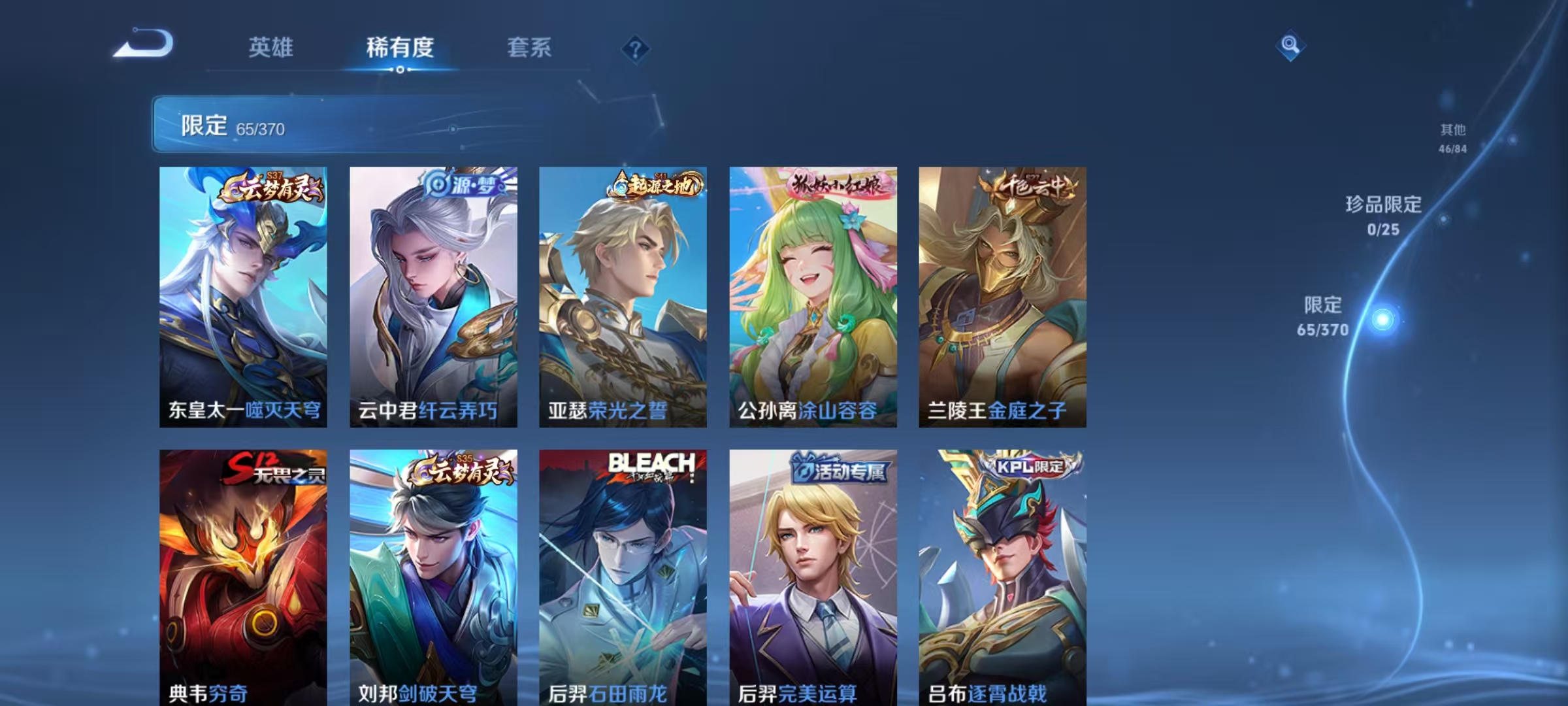
Task: Click the question mark help icon
Action: [636, 47]
